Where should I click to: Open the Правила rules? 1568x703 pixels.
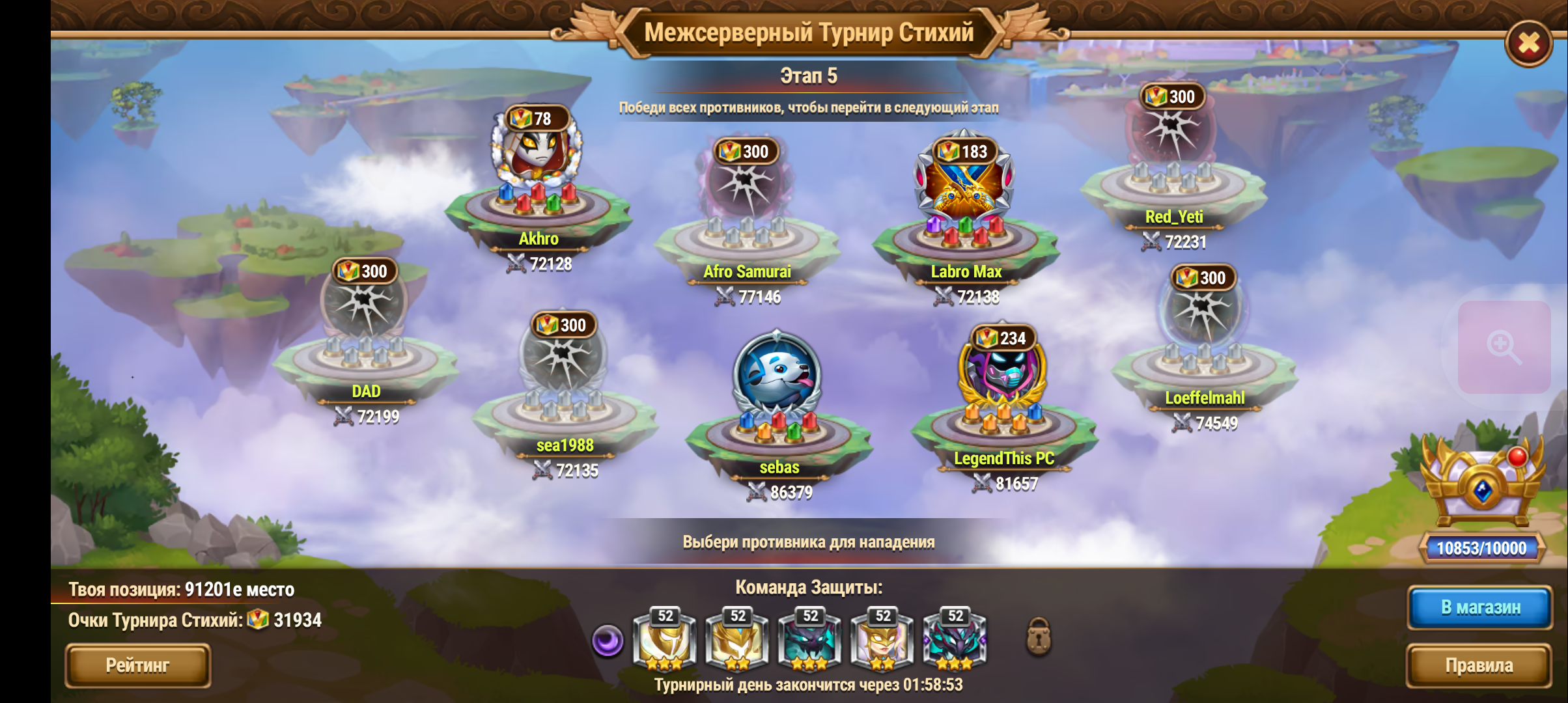tap(1478, 665)
